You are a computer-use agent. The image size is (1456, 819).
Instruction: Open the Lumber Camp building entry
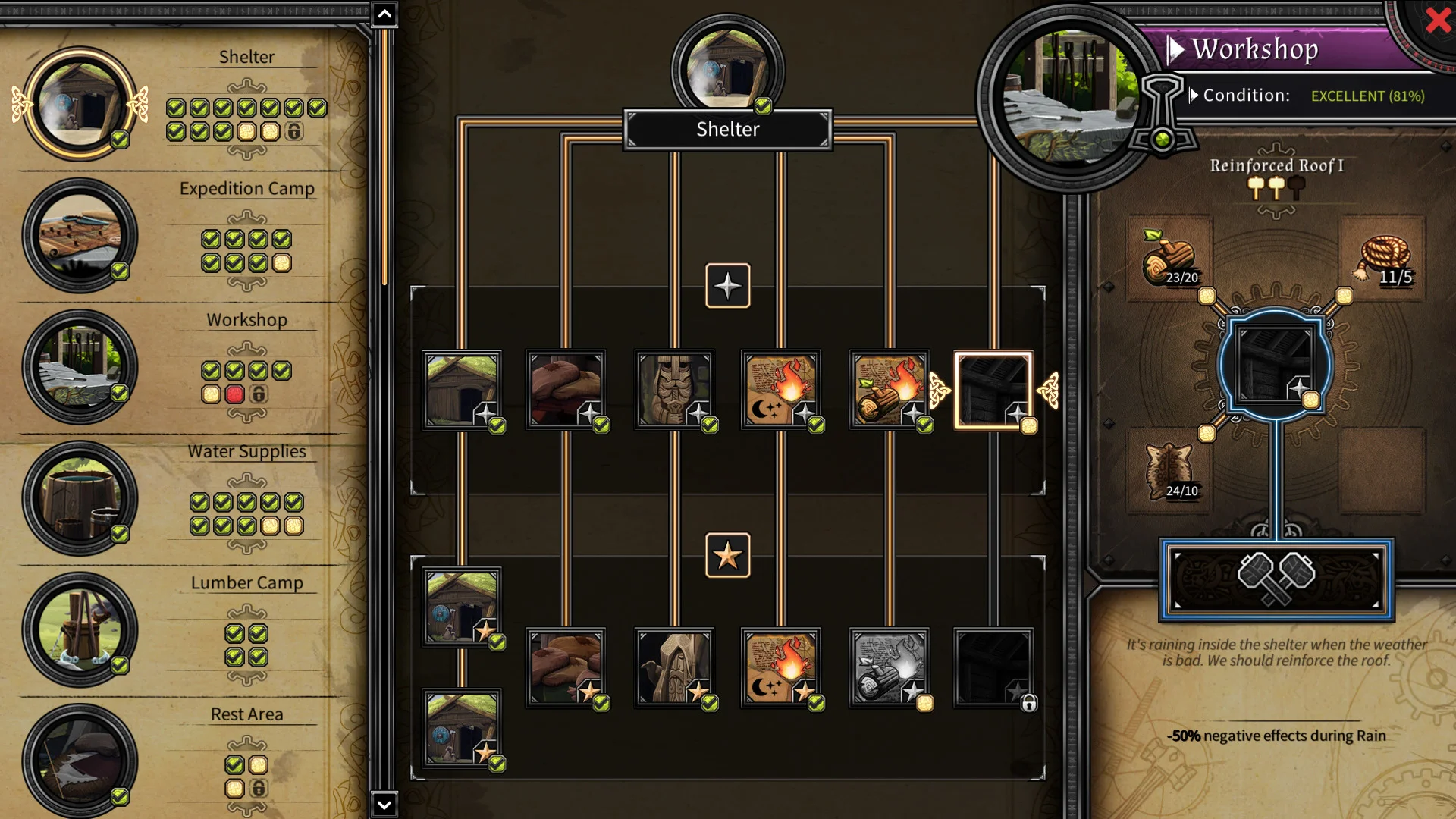[x=80, y=629]
